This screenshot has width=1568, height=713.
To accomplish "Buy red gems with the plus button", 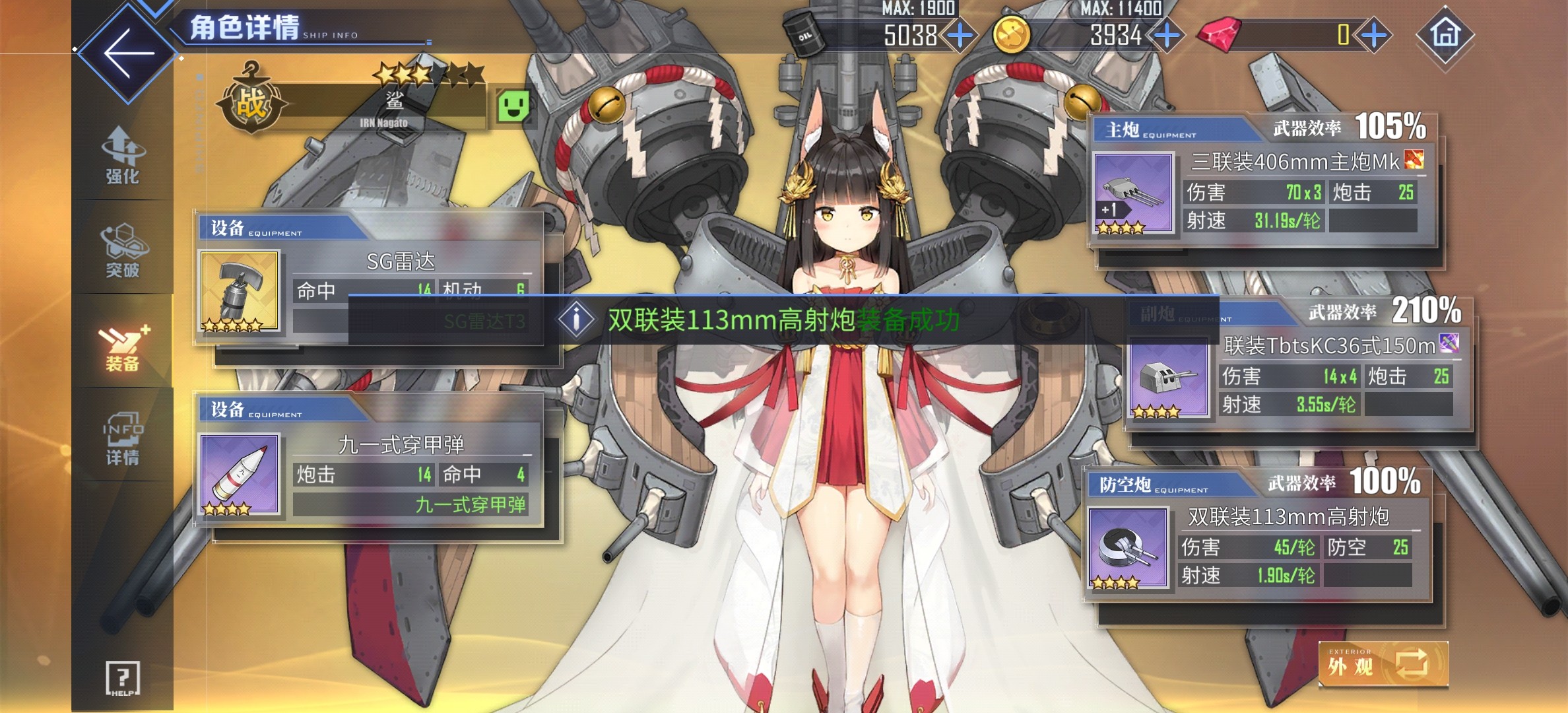I will (1374, 35).
